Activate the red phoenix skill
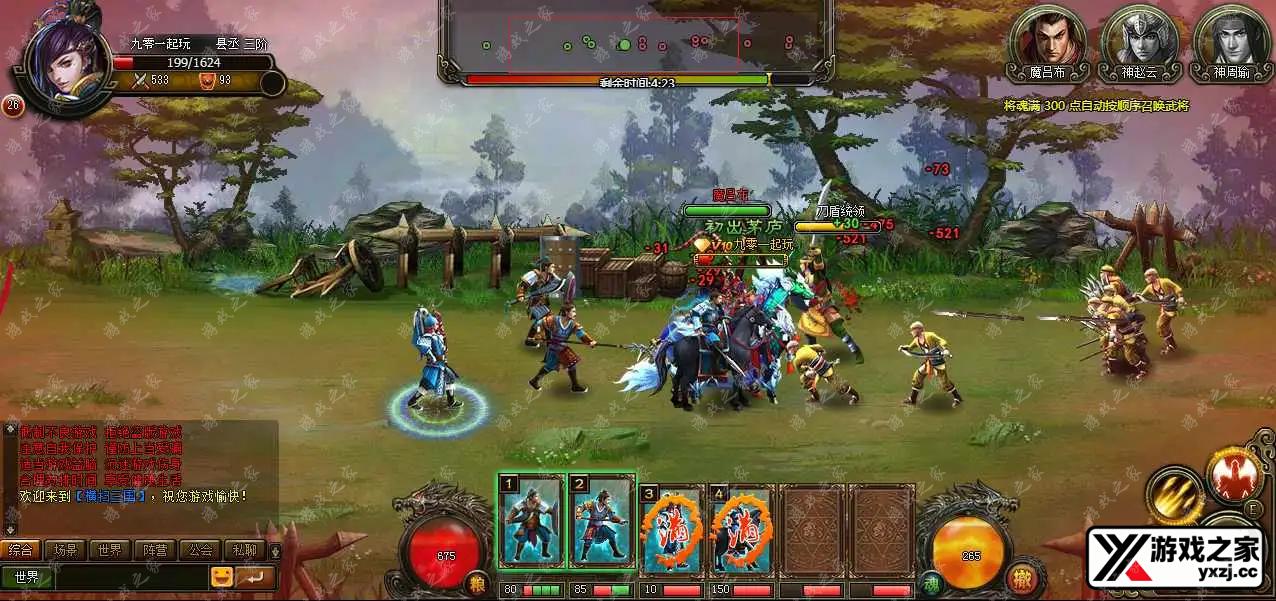The image size is (1276, 601). (x=1235, y=475)
